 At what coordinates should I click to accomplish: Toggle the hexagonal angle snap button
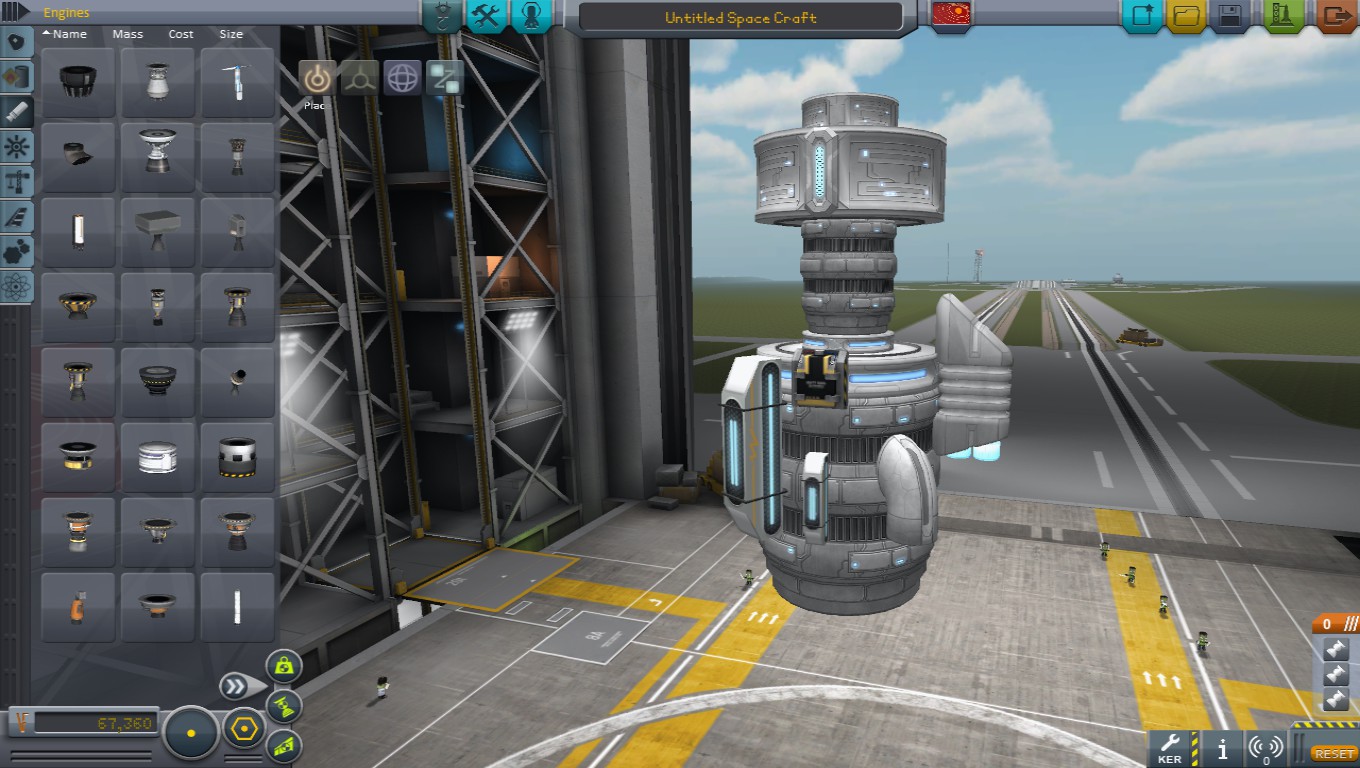pyautogui.click(x=241, y=729)
